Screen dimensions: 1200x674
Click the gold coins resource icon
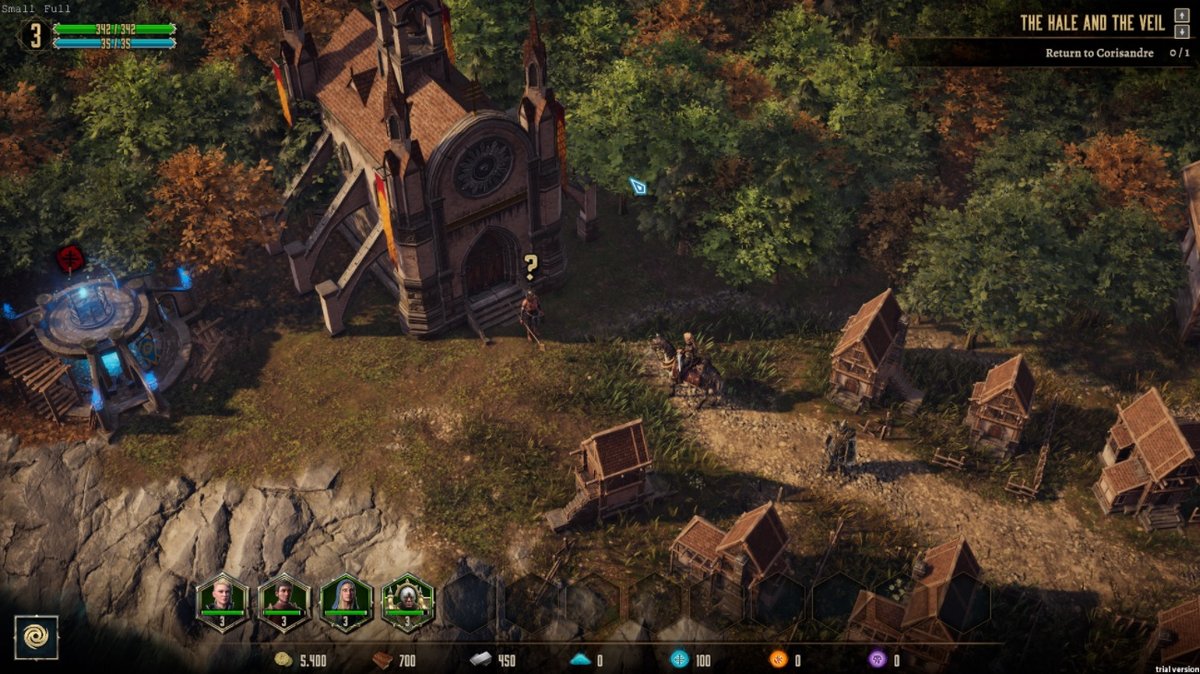pos(283,660)
